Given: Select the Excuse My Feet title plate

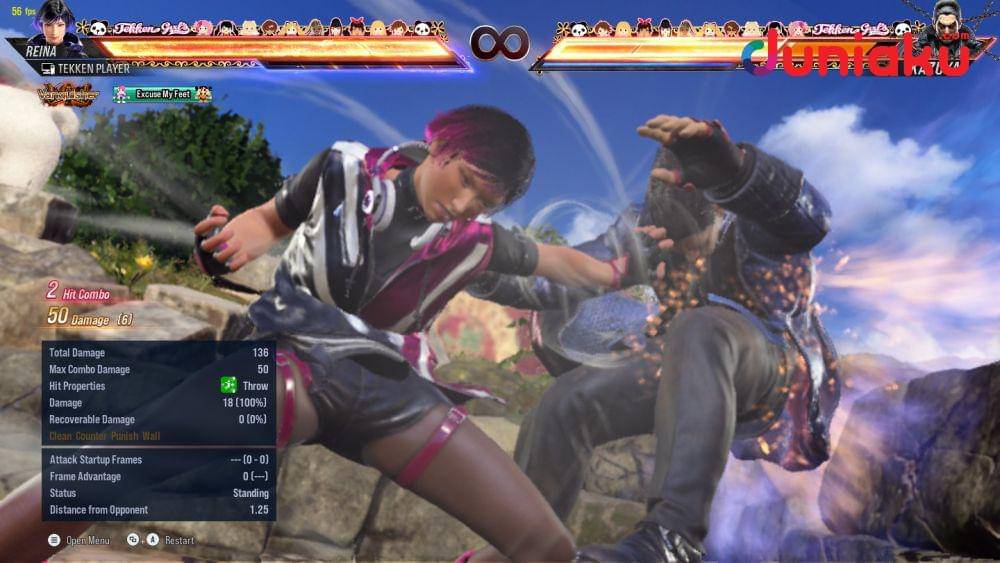Looking at the screenshot, I should 163,94.
